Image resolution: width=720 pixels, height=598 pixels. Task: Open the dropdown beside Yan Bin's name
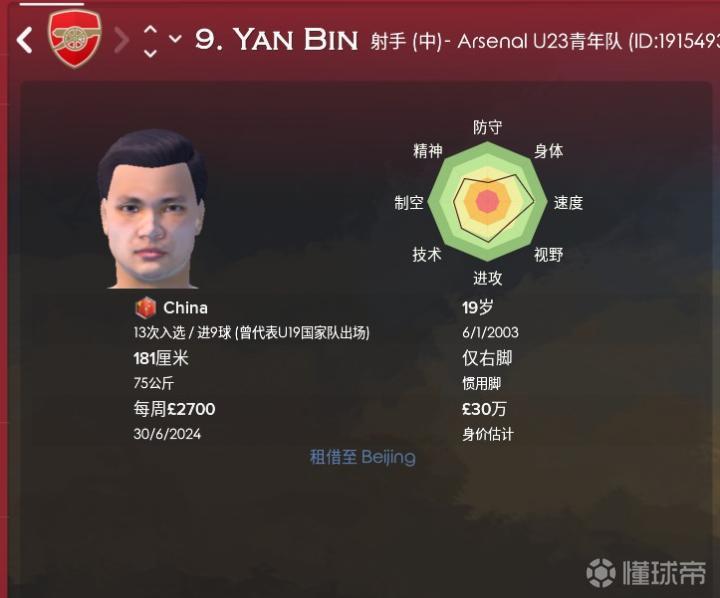coord(175,40)
